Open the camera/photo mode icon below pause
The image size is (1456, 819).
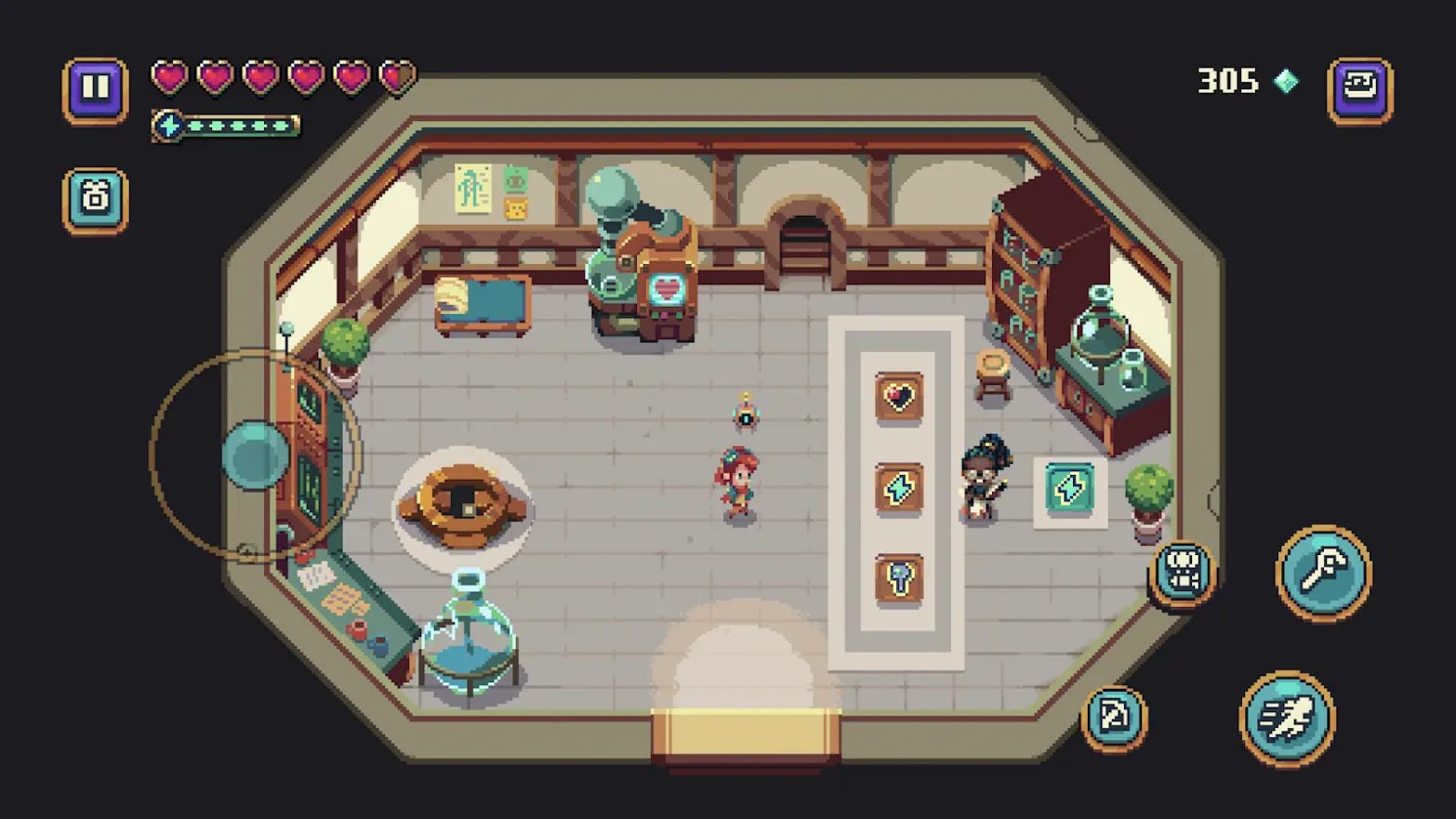(x=94, y=200)
